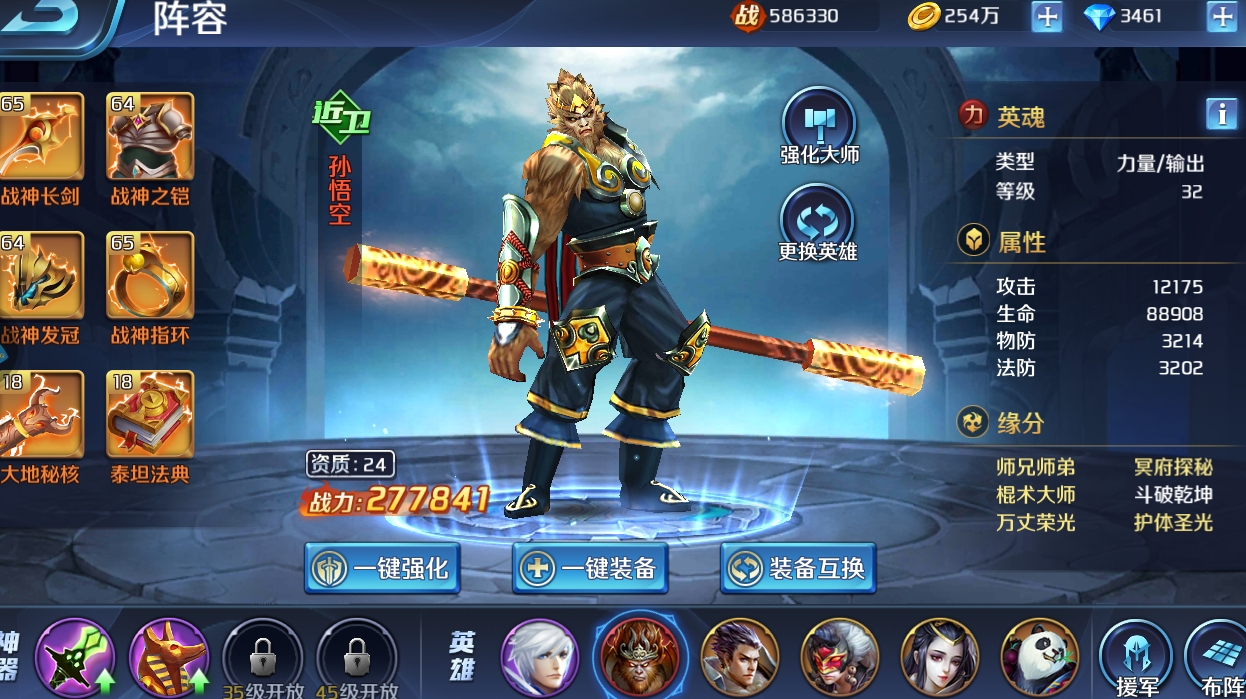Add more diamonds with plus button
The image size is (1246, 699).
pos(1221,16)
